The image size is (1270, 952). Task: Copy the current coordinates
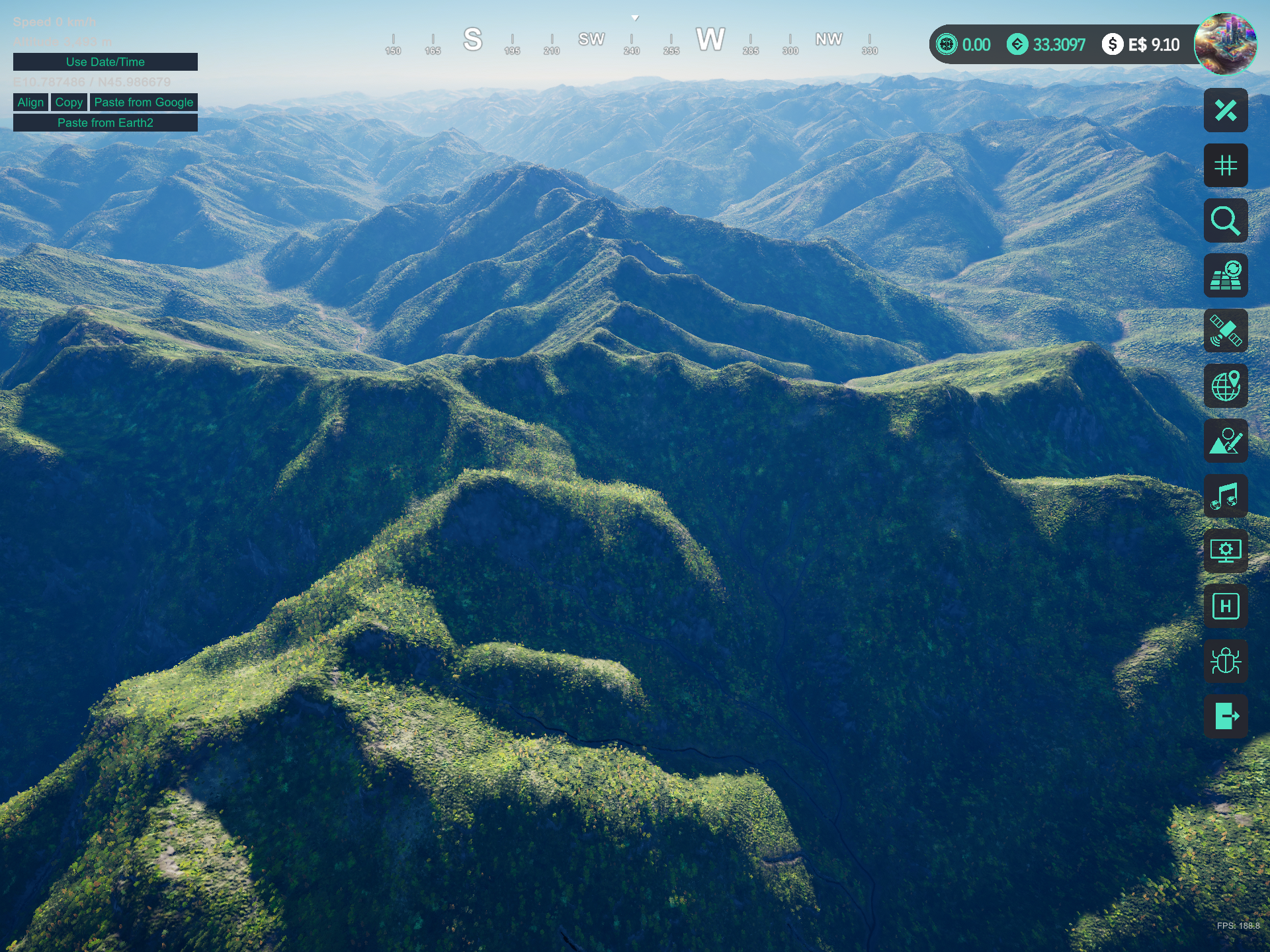click(x=69, y=102)
